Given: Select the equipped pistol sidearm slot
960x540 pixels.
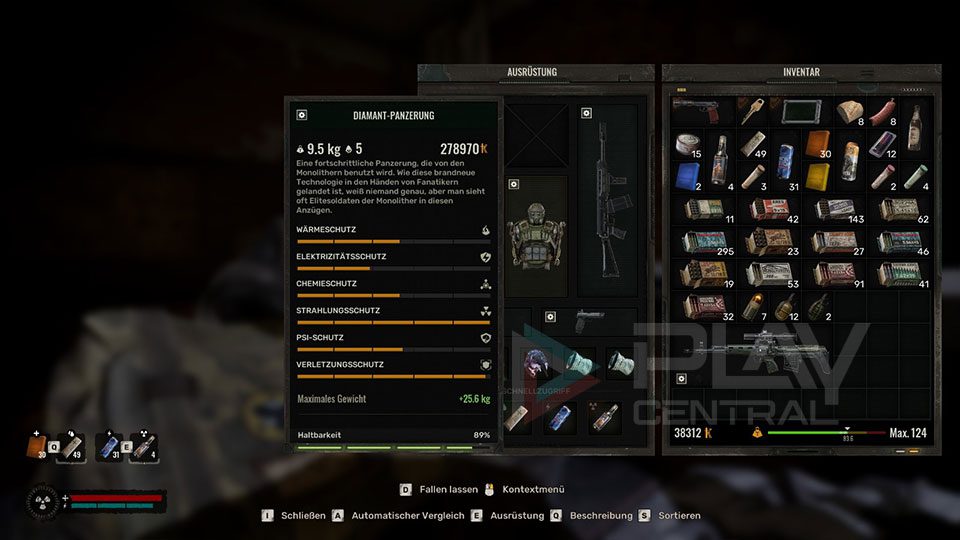Looking at the screenshot, I should pyautogui.click(x=590, y=322).
